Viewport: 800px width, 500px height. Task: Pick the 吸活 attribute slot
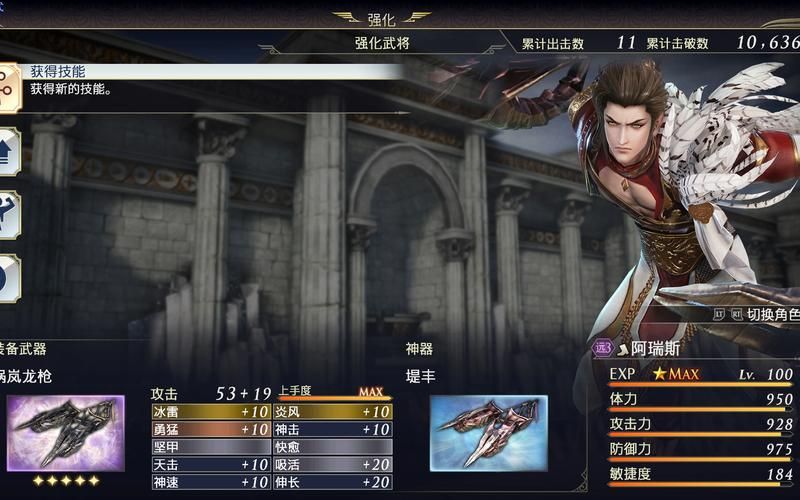coord(332,464)
